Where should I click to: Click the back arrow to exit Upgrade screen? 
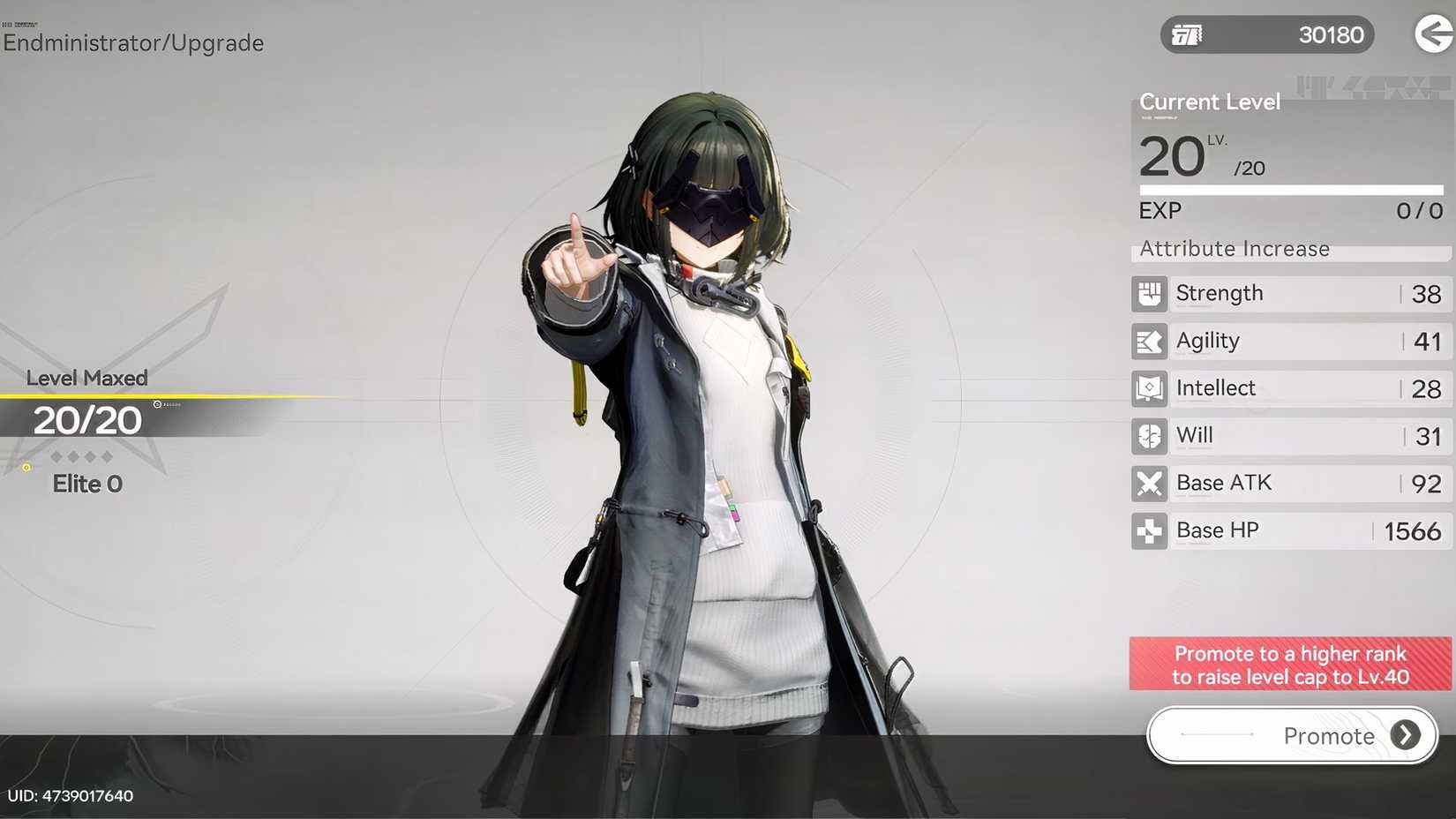coord(1431,34)
